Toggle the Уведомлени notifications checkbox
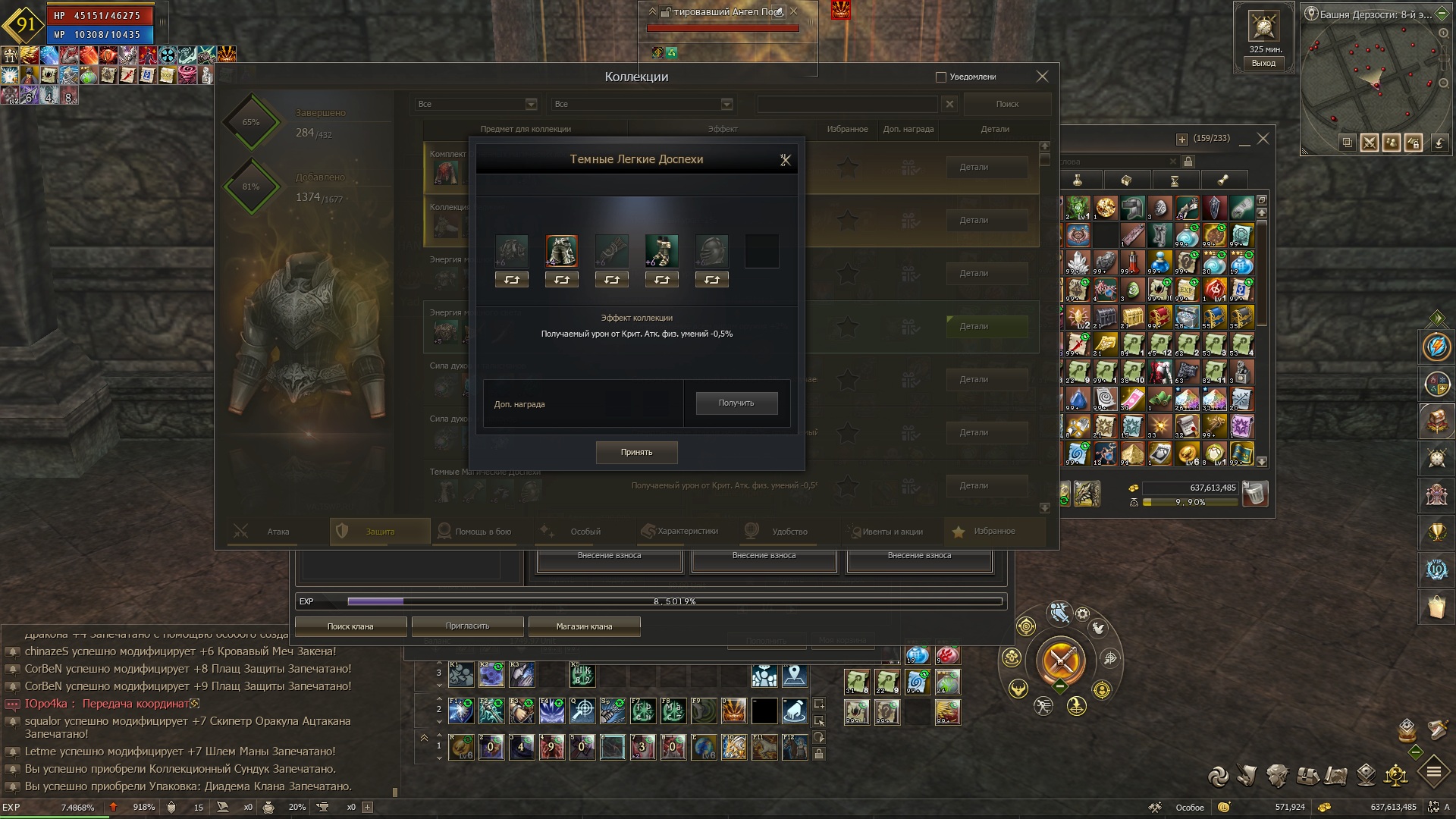This screenshot has width=1456, height=819. tap(941, 77)
